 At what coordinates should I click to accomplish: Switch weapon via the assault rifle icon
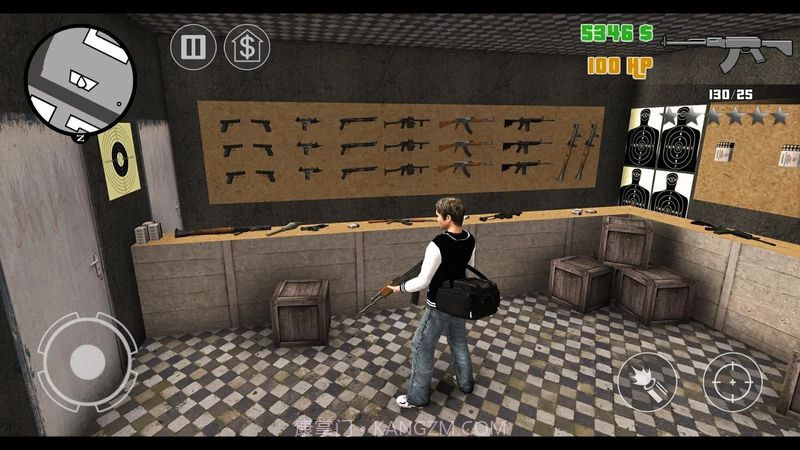(x=714, y=44)
